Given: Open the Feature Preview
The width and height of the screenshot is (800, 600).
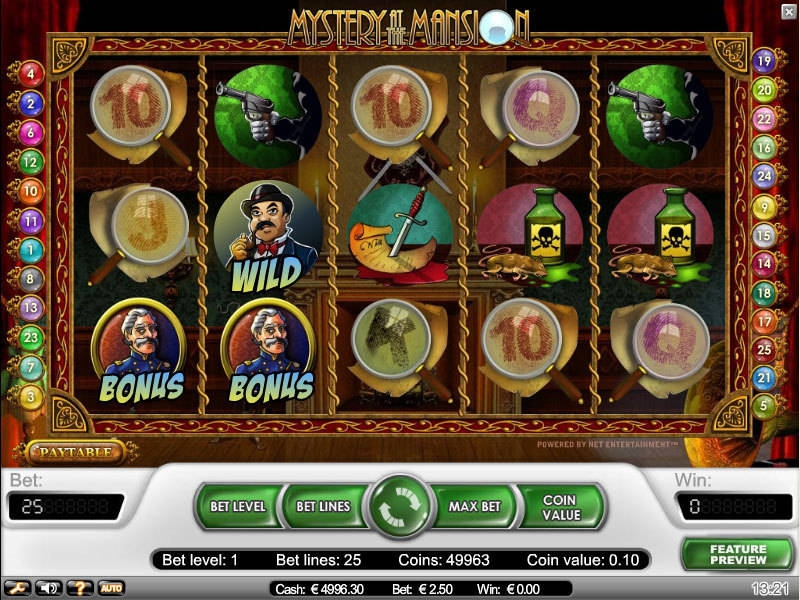Looking at the screenshot, I should (x=738, y=554).
